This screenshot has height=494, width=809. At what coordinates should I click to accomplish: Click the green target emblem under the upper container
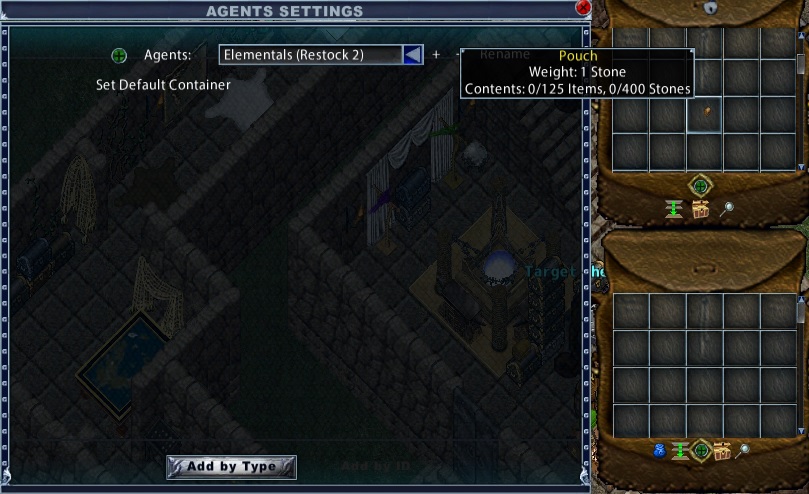click(700, 186)
